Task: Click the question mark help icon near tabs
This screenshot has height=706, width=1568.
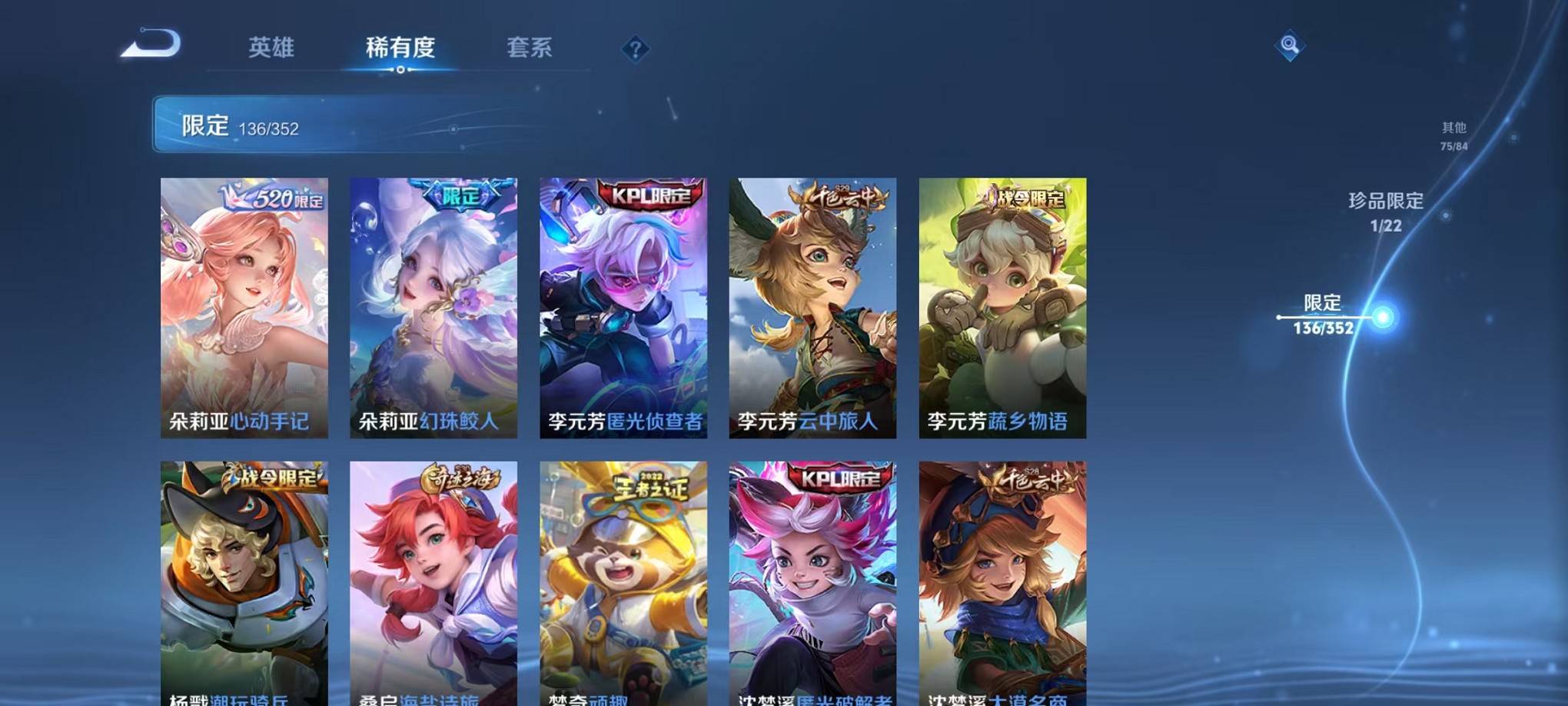Action: pyautogui.click(x=635, y=50)
